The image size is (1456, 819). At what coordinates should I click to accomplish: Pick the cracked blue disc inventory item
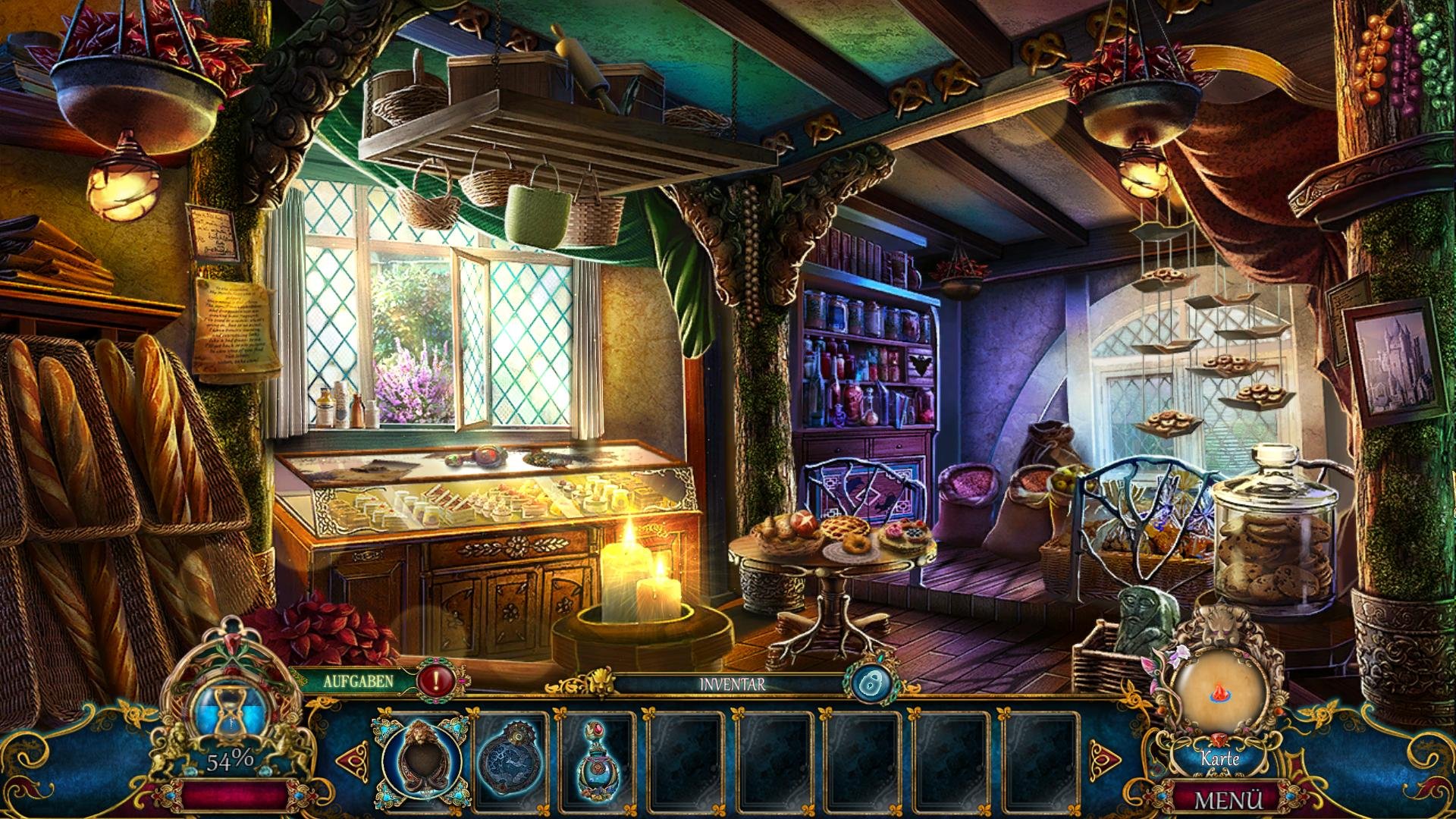[x=509, y=760]
